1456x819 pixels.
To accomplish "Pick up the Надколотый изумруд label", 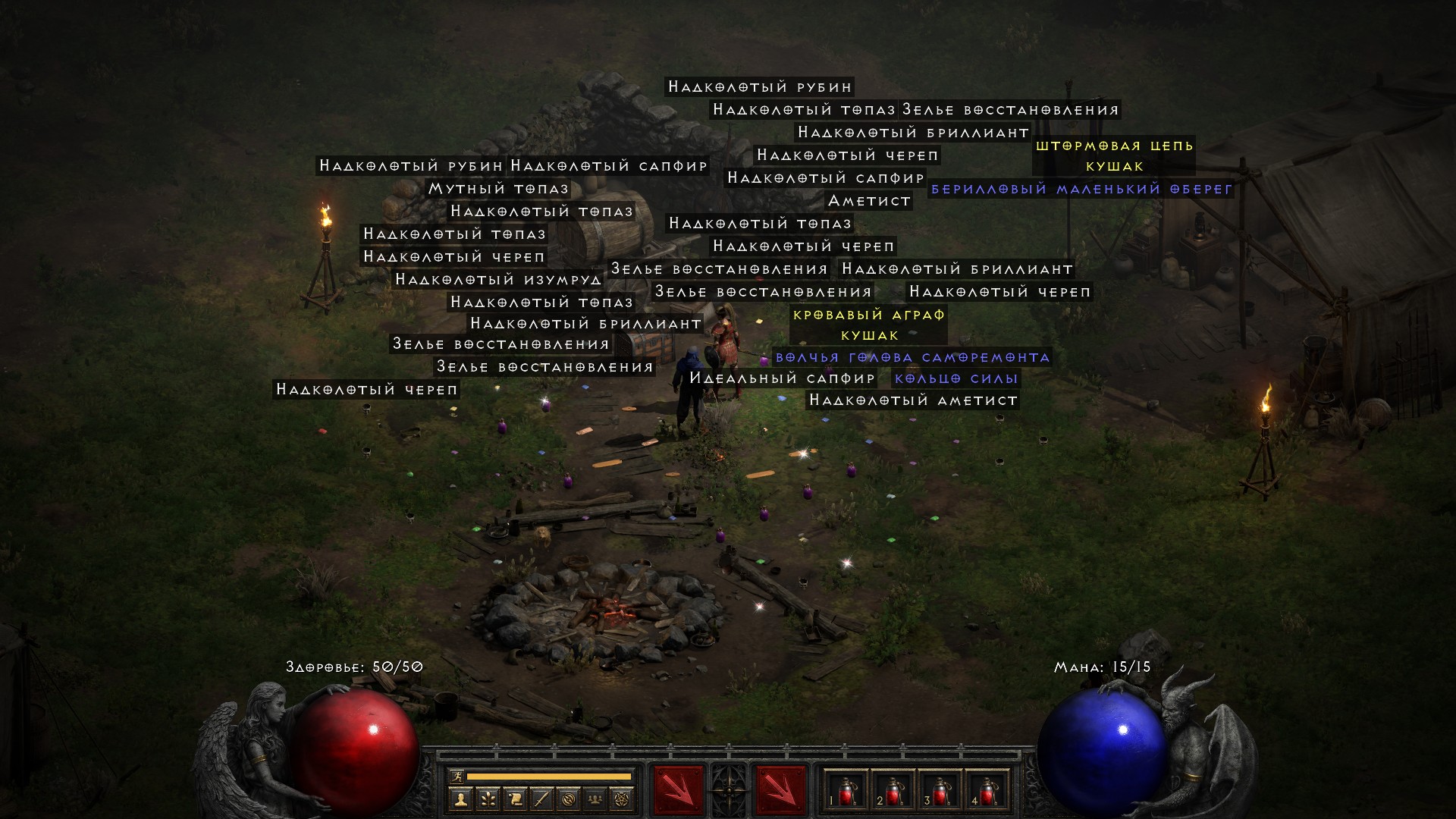I will point(498,280).
